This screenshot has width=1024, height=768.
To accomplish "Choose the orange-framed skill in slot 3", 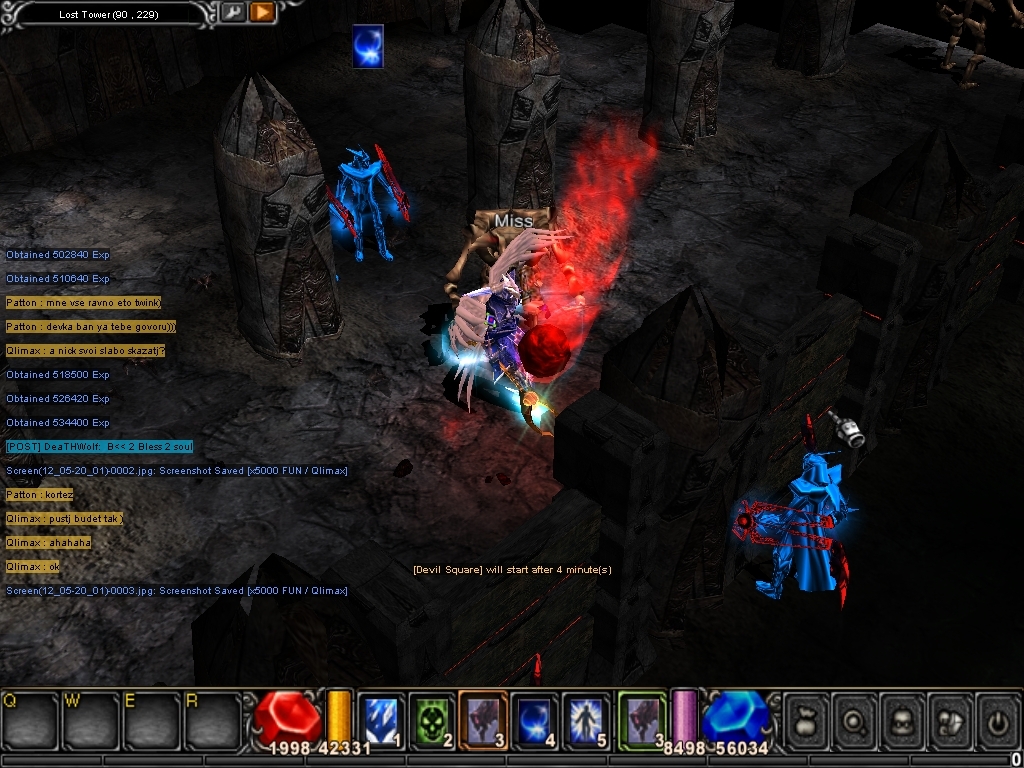I will point(483,719).
